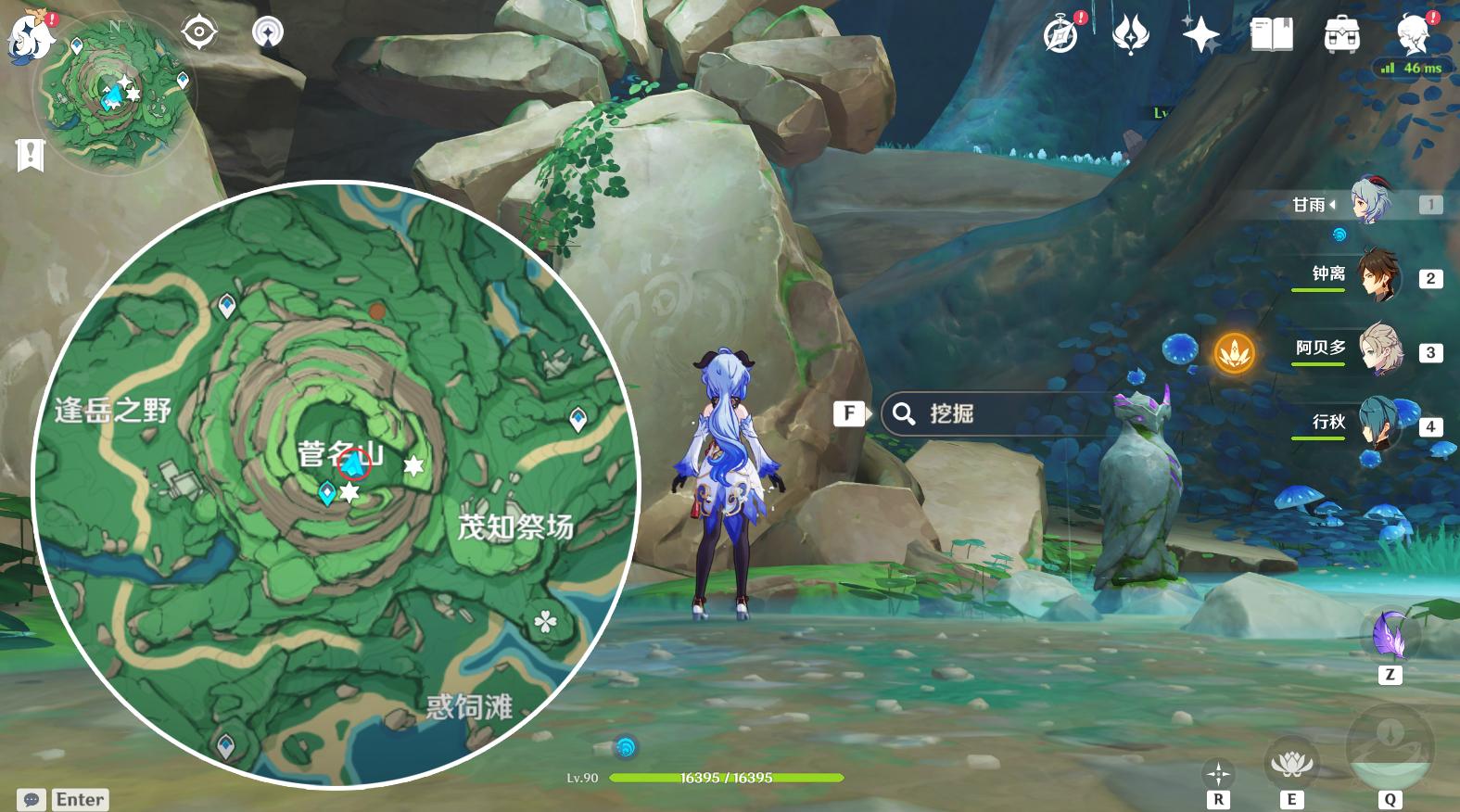Select the teleport waypoint above 逢岳之野

(x=227, y=305)
